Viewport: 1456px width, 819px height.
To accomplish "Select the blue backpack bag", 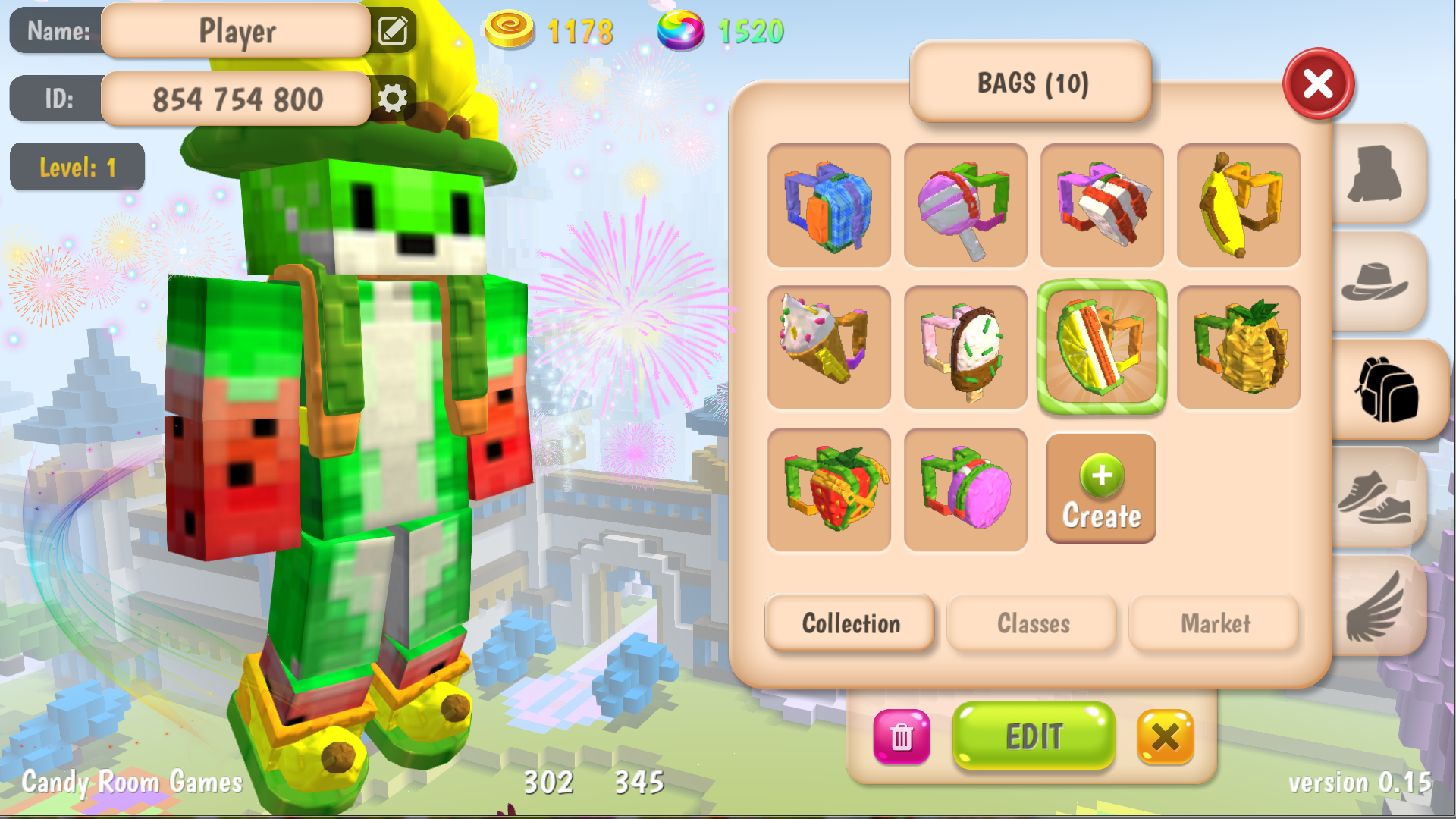I will (829, 206).
